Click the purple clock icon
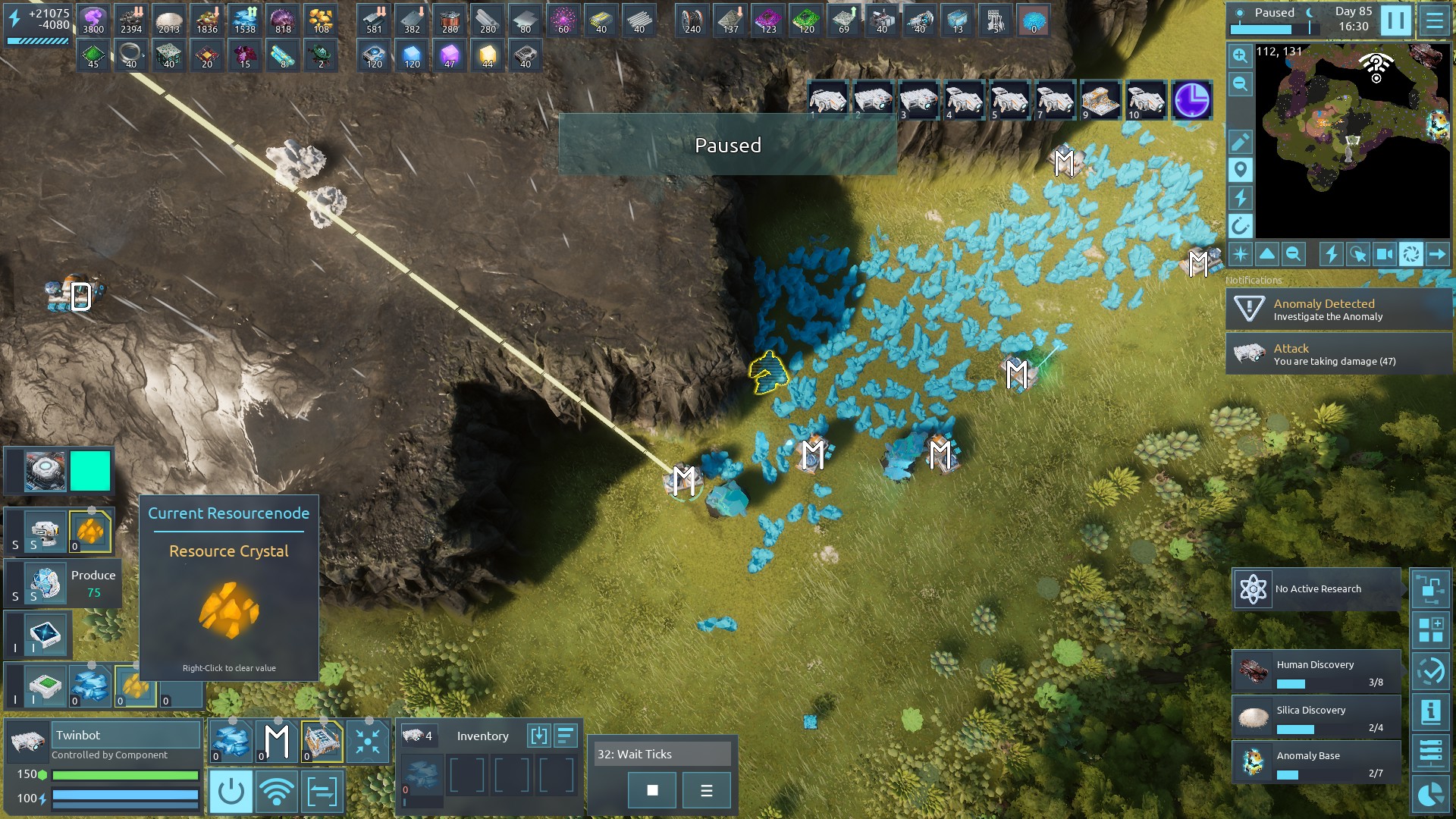This screenshot has width=1456, height=819. [x=1191, y=100]
